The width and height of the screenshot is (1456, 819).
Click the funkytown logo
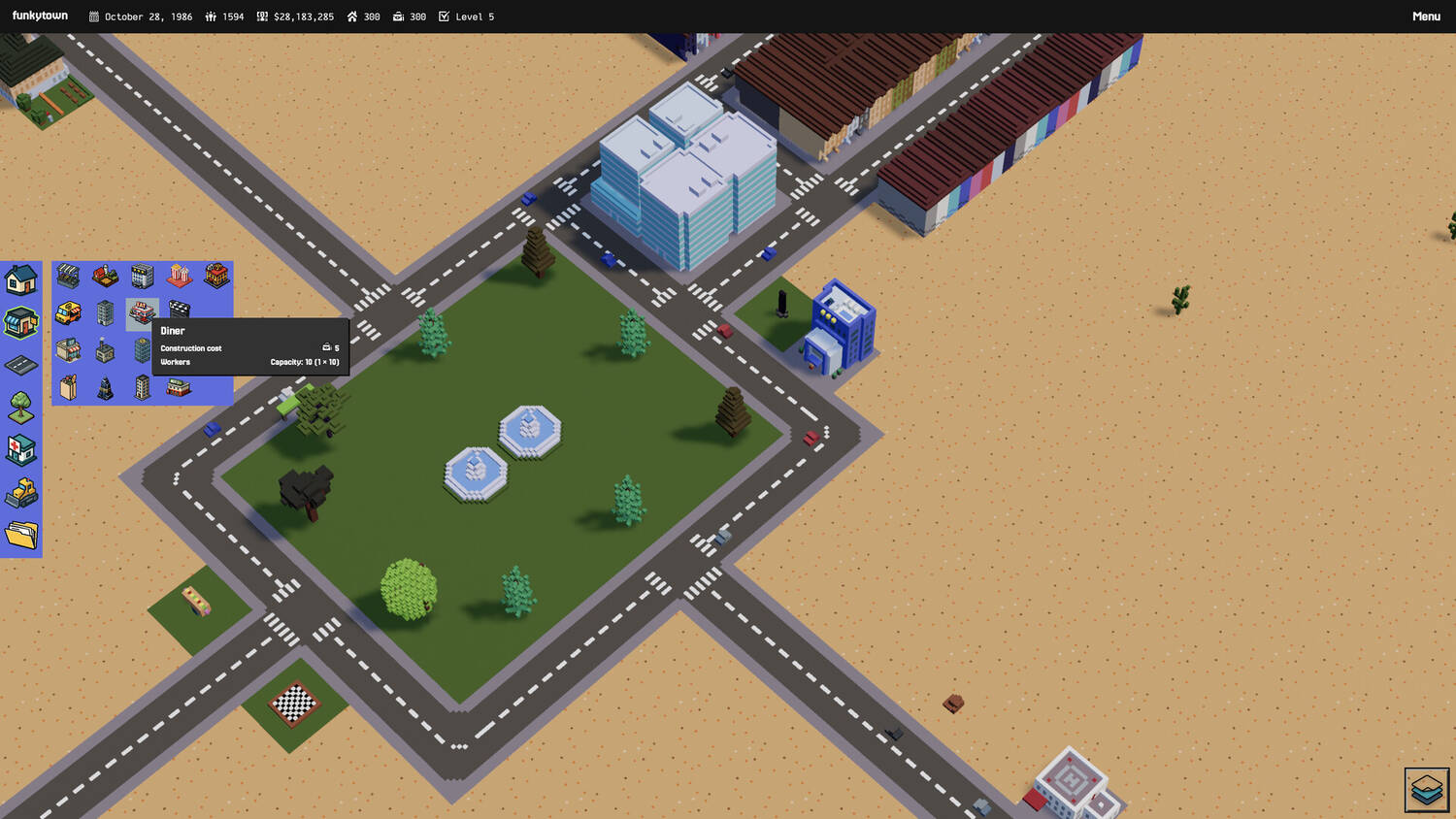tap(40, 16)
